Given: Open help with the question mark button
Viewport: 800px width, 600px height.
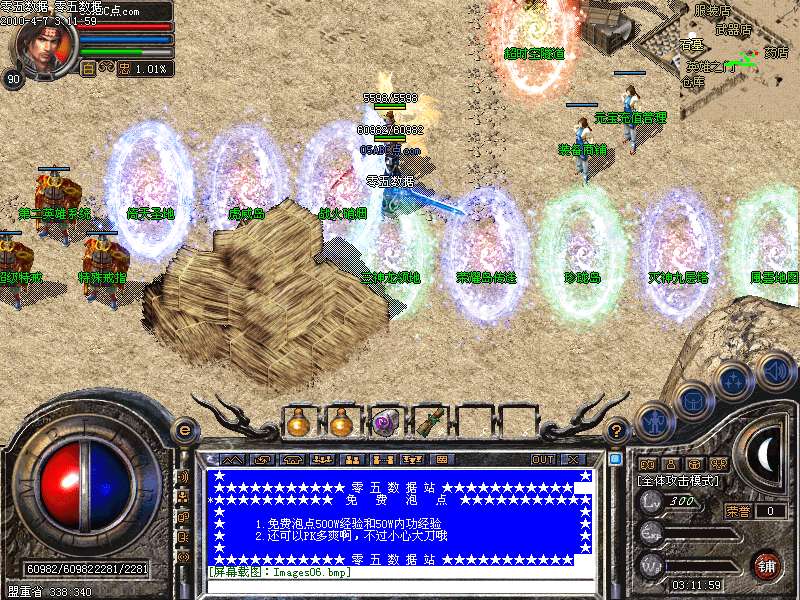Looking at the screenshot, I should coord(617,431).
